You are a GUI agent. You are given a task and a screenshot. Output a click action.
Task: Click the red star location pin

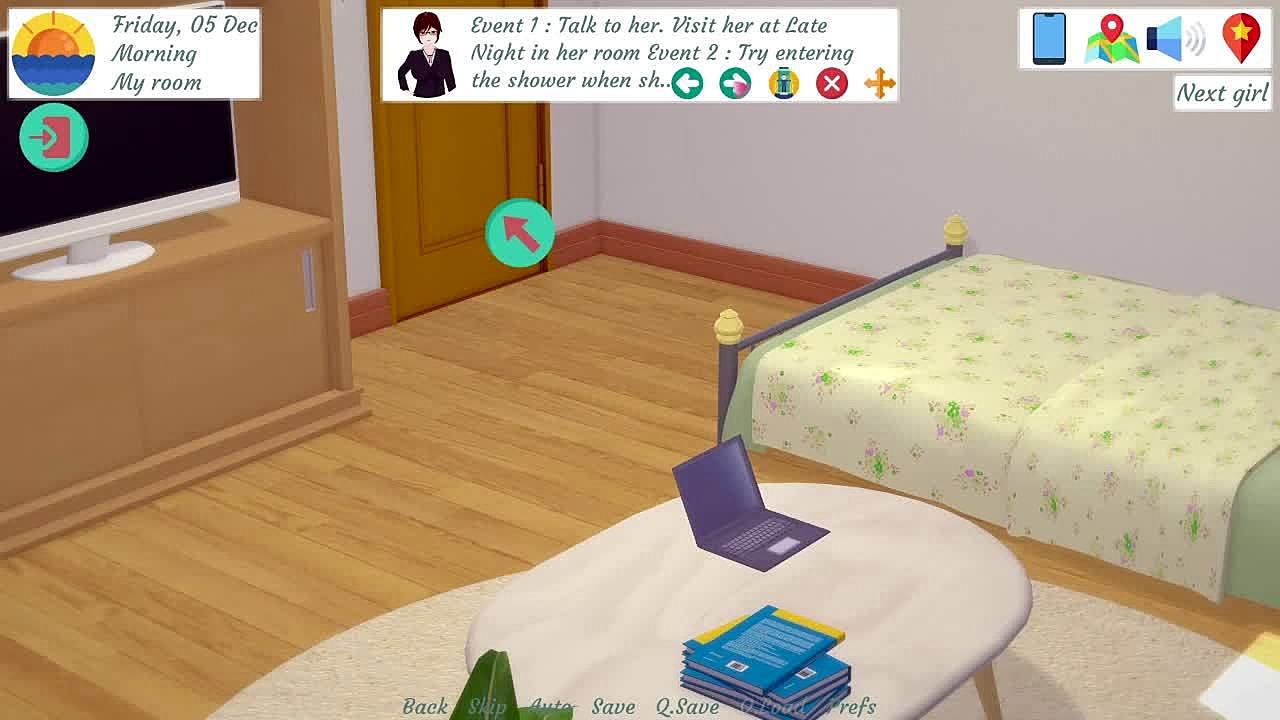pyautogui.click(x=1241, y=39)
